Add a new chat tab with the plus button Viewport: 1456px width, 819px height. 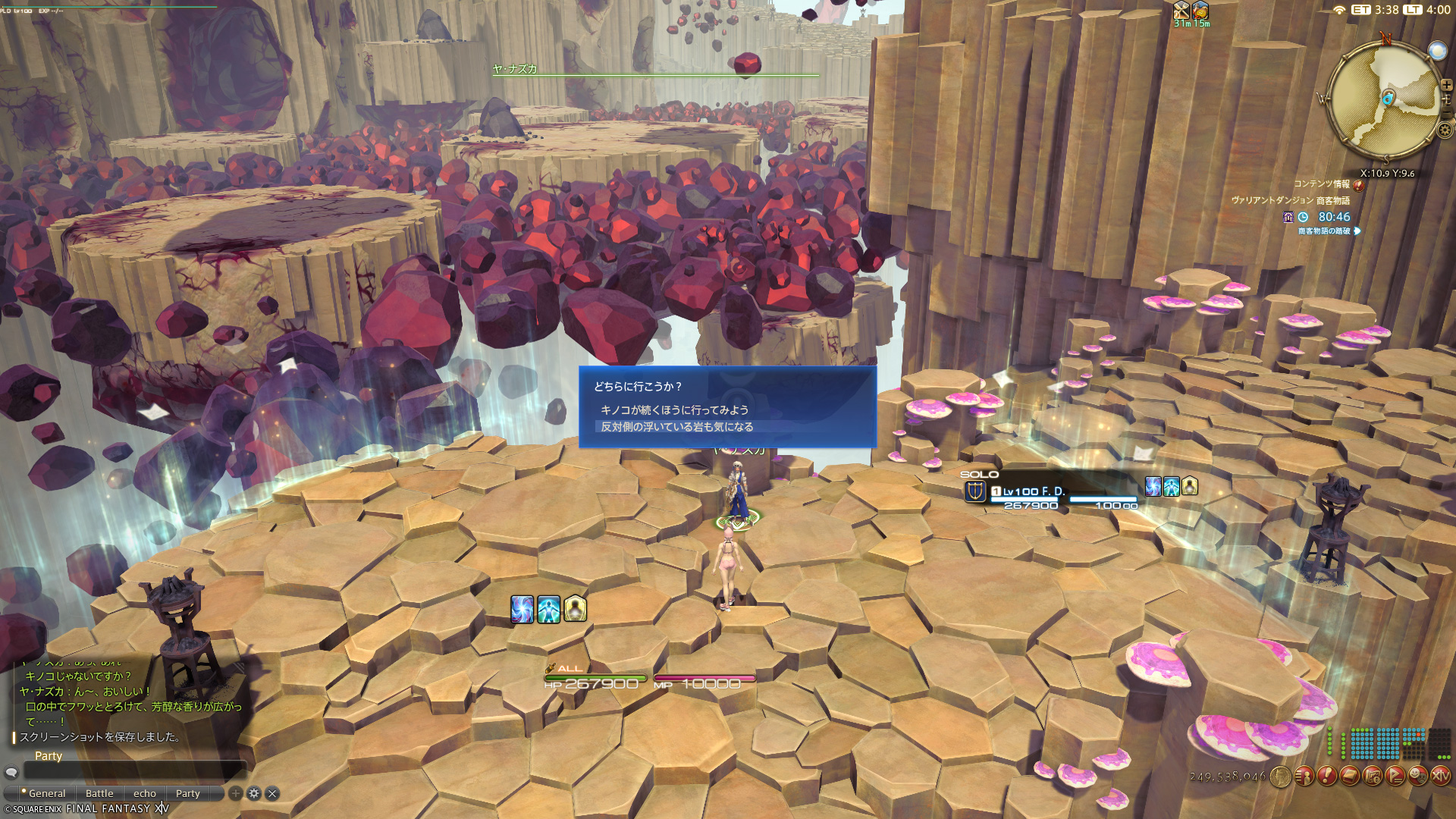(x=236, y=793)
